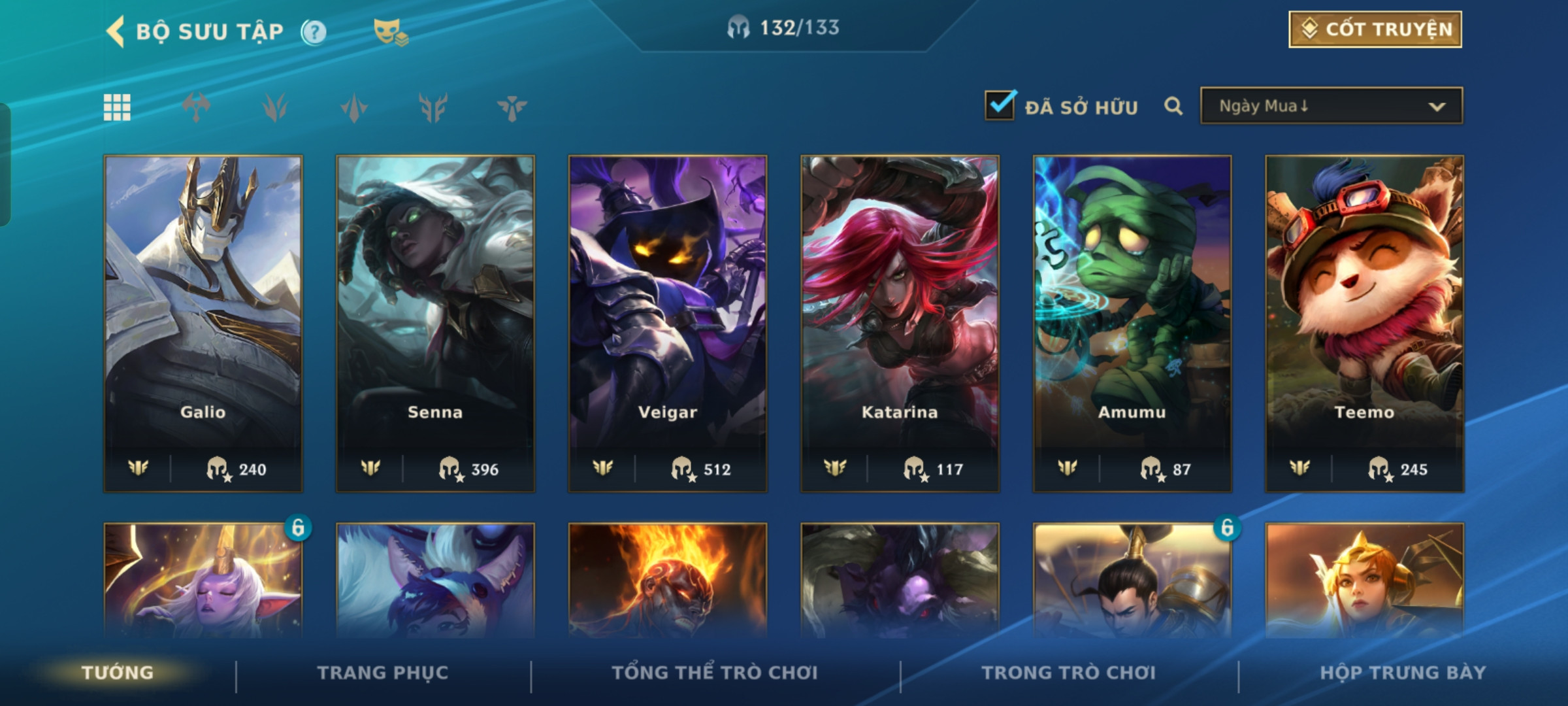Screen dimensions: 1568x706
Task: Open the Tổng Thể Trò Chơi tab
Action: (715, 673)
